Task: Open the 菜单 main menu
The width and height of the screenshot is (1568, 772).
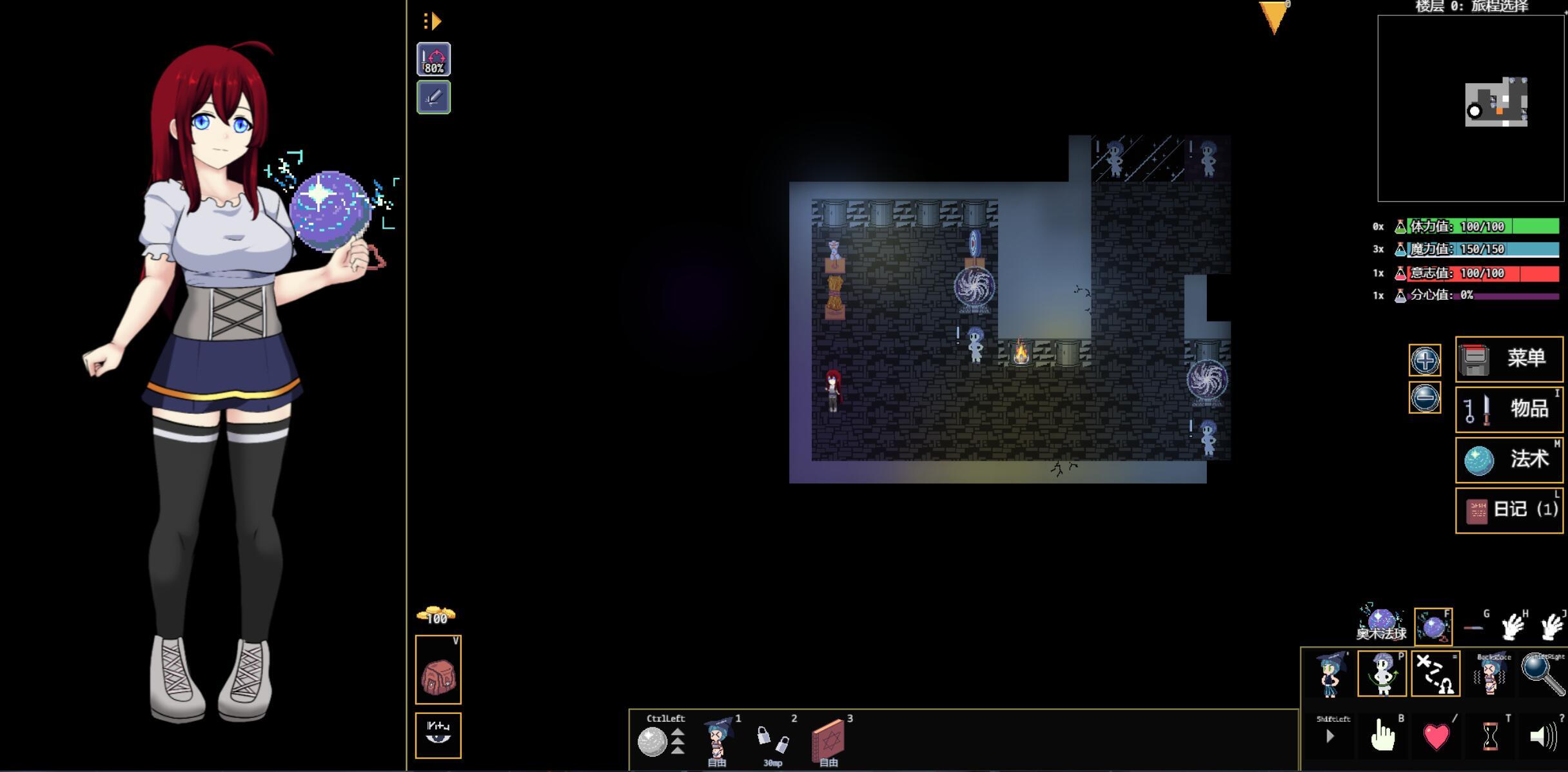Action: (1509, 359)
